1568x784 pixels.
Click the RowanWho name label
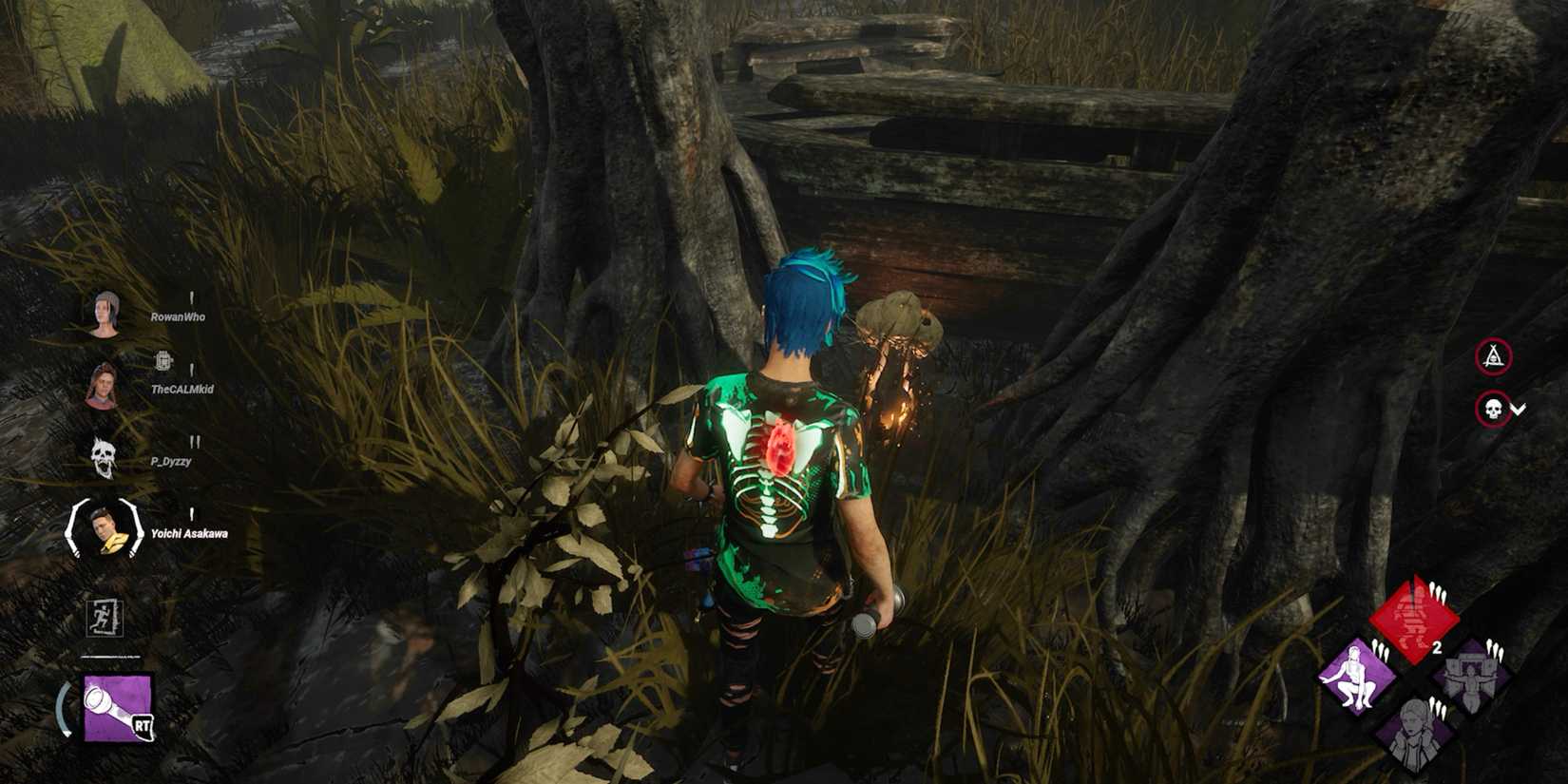tap(178, 316)
